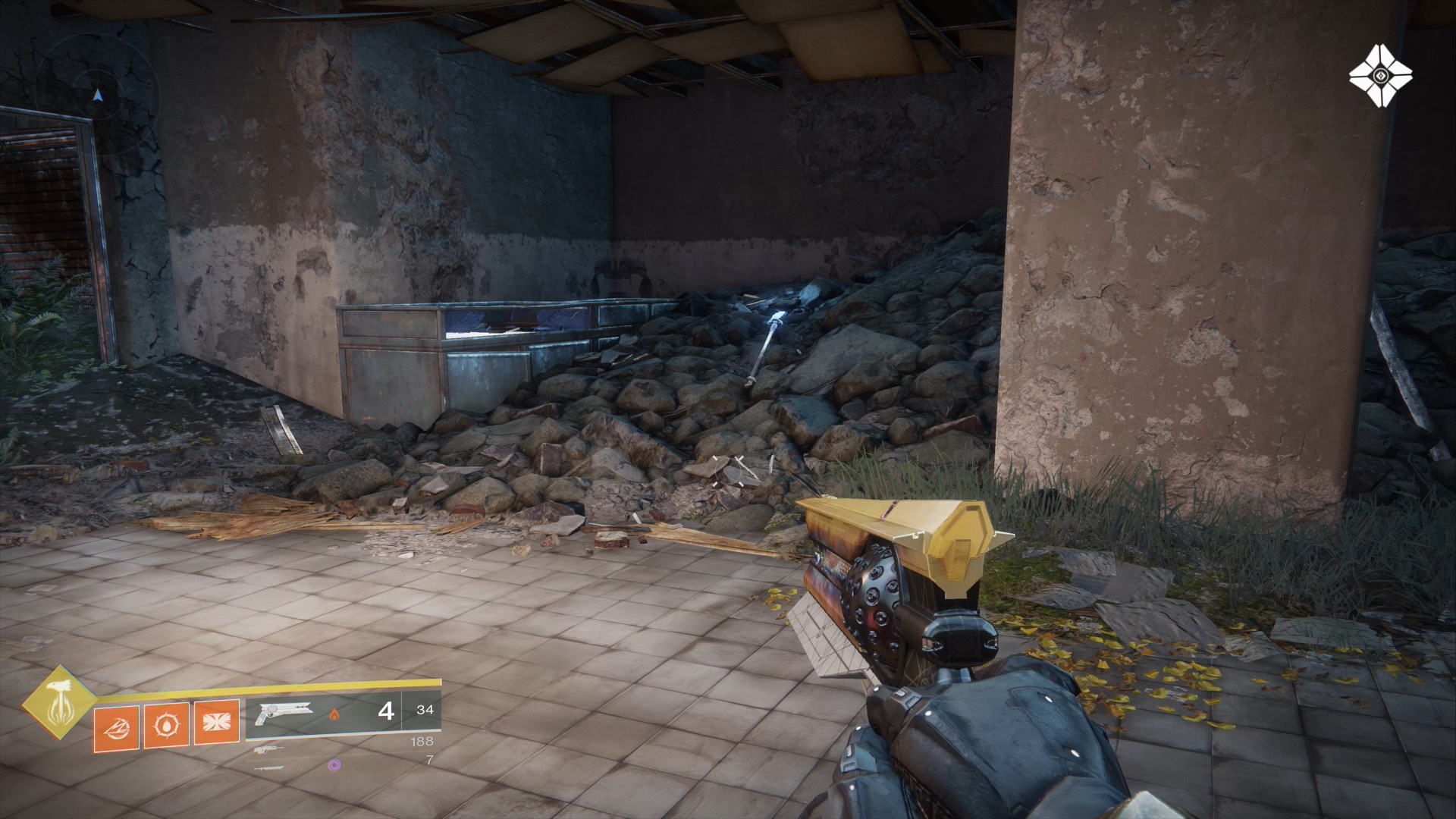The height and width of the screenshot is (819, 1456).
Task: Throw the spiked ring grenade
Action: pos(166,724)
